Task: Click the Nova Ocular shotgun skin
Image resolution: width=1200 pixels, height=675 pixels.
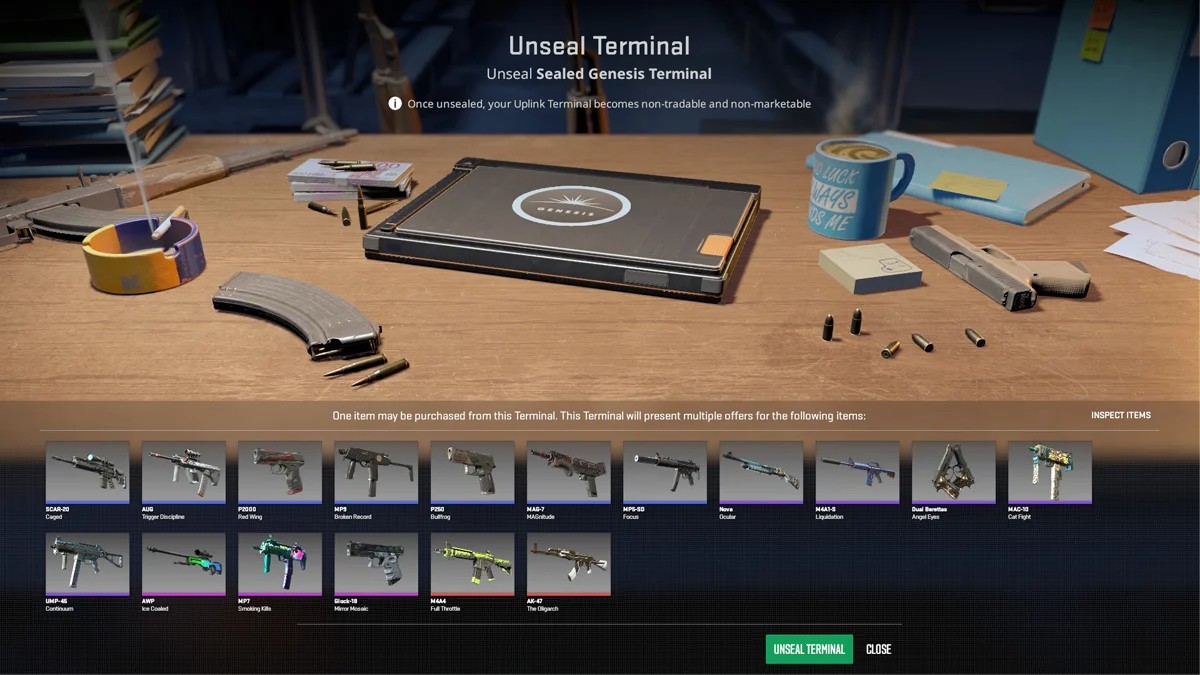Action: (760, 471)
